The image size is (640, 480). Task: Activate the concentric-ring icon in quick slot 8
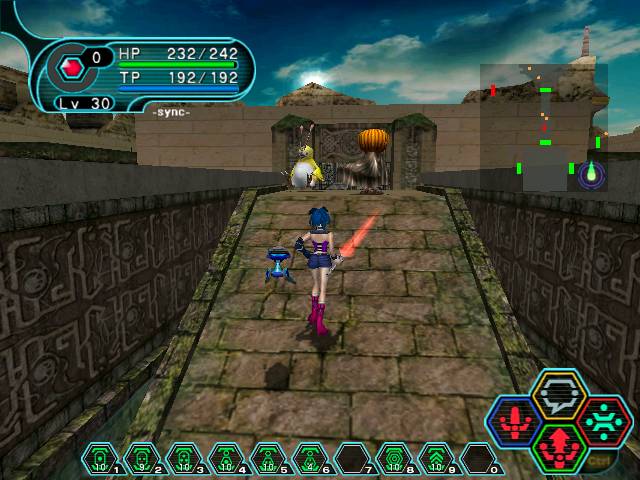click(x=393, y=458)
